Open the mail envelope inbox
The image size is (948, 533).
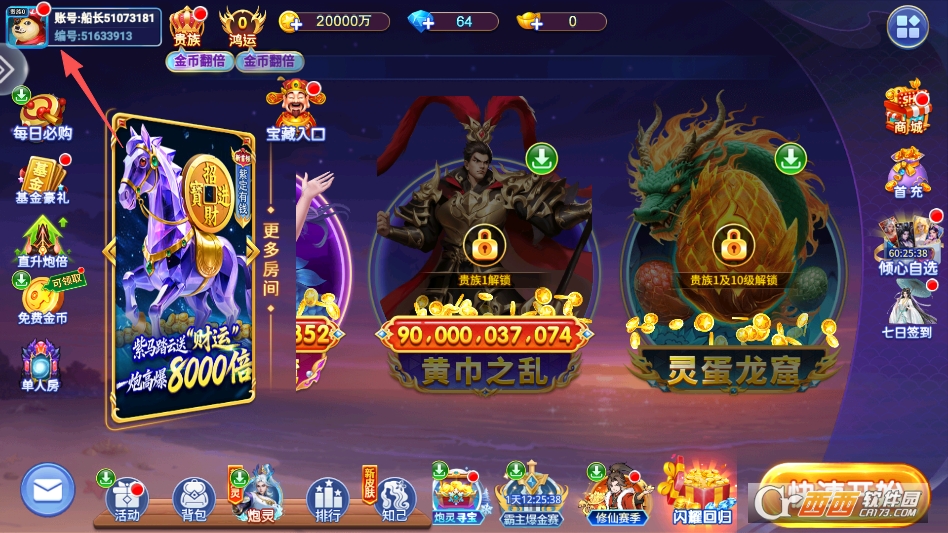[48, 491]
